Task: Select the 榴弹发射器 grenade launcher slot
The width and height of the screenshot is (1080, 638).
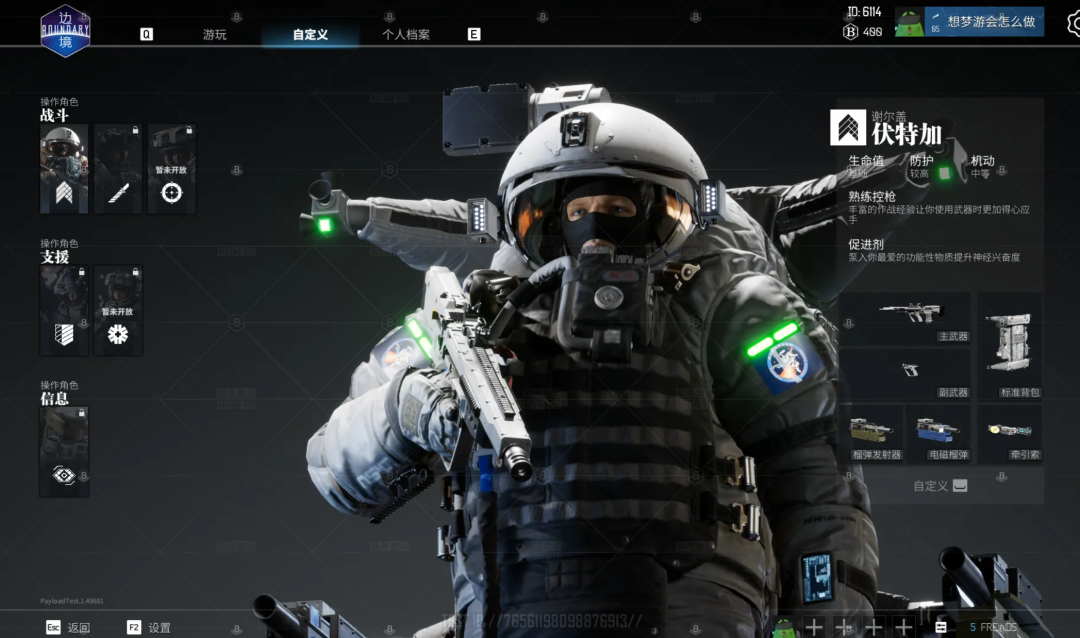Action: (x=875, y=434)
